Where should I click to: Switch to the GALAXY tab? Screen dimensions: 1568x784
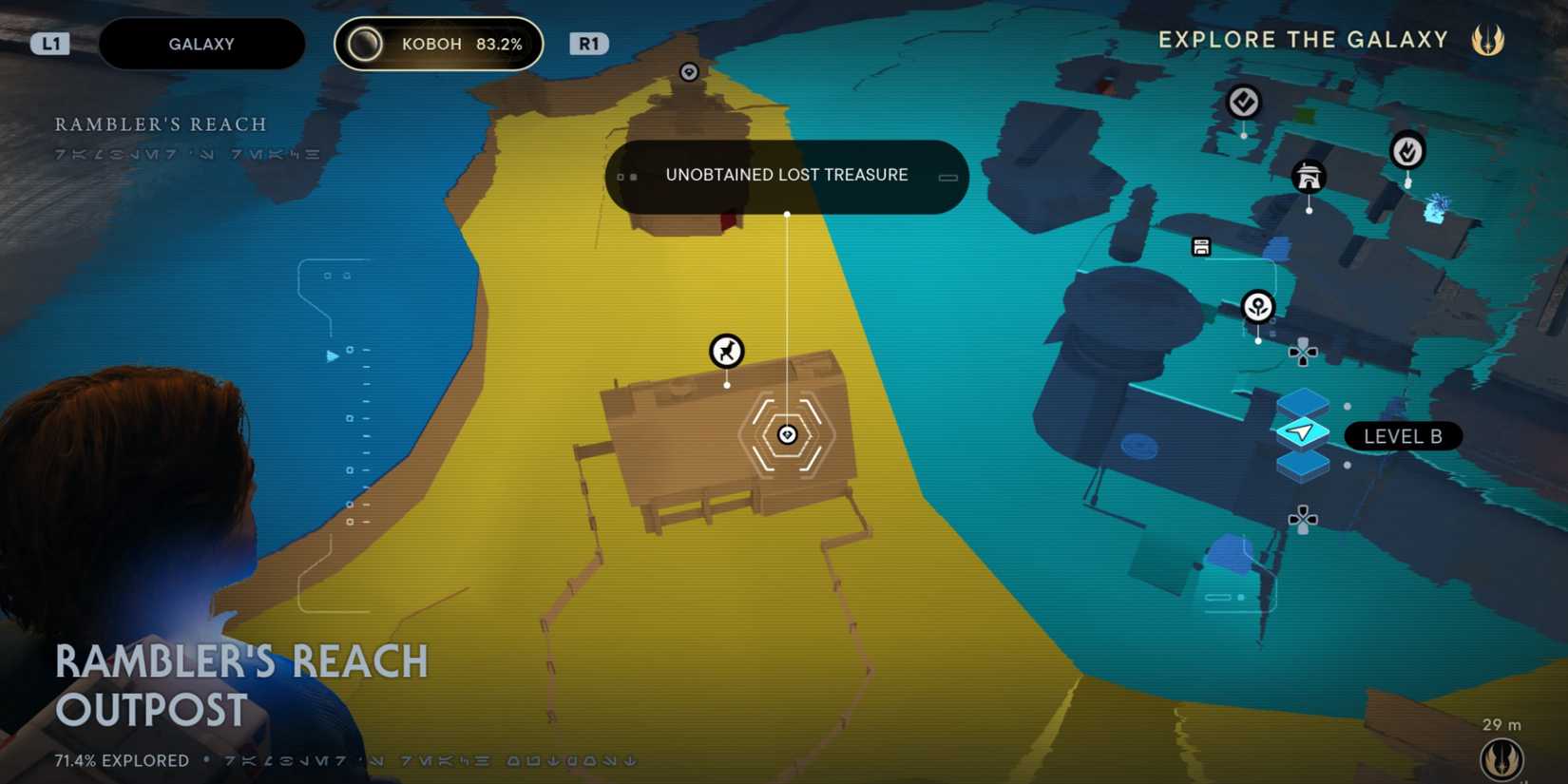(x=201, y=43)
